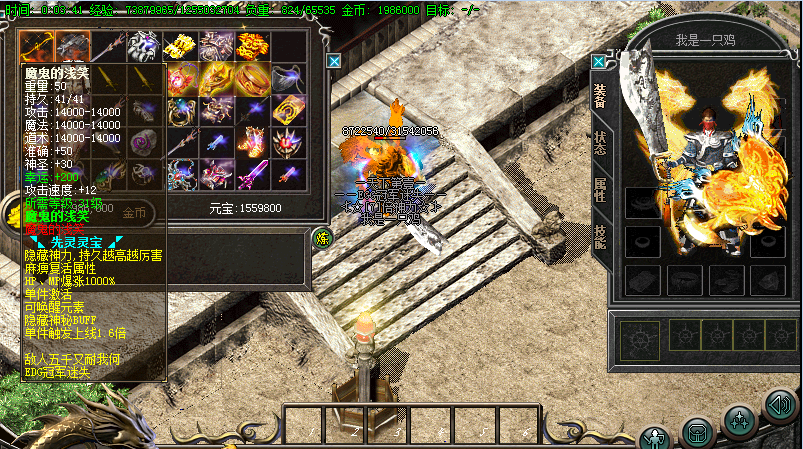Switch to the 状态 tab
The image size is (803, 449).
point(600,142)
